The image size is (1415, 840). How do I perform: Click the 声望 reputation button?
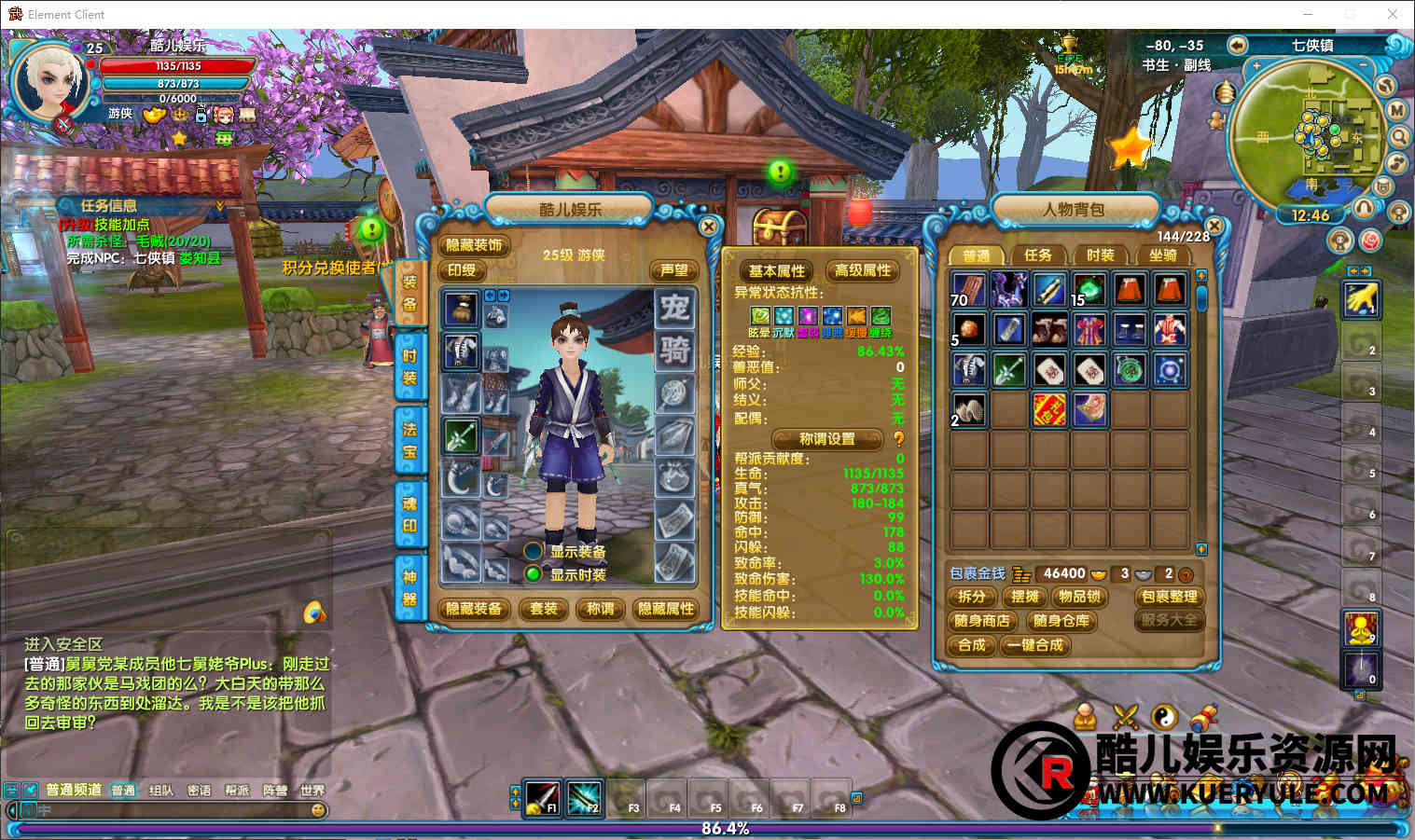(673, 270)
